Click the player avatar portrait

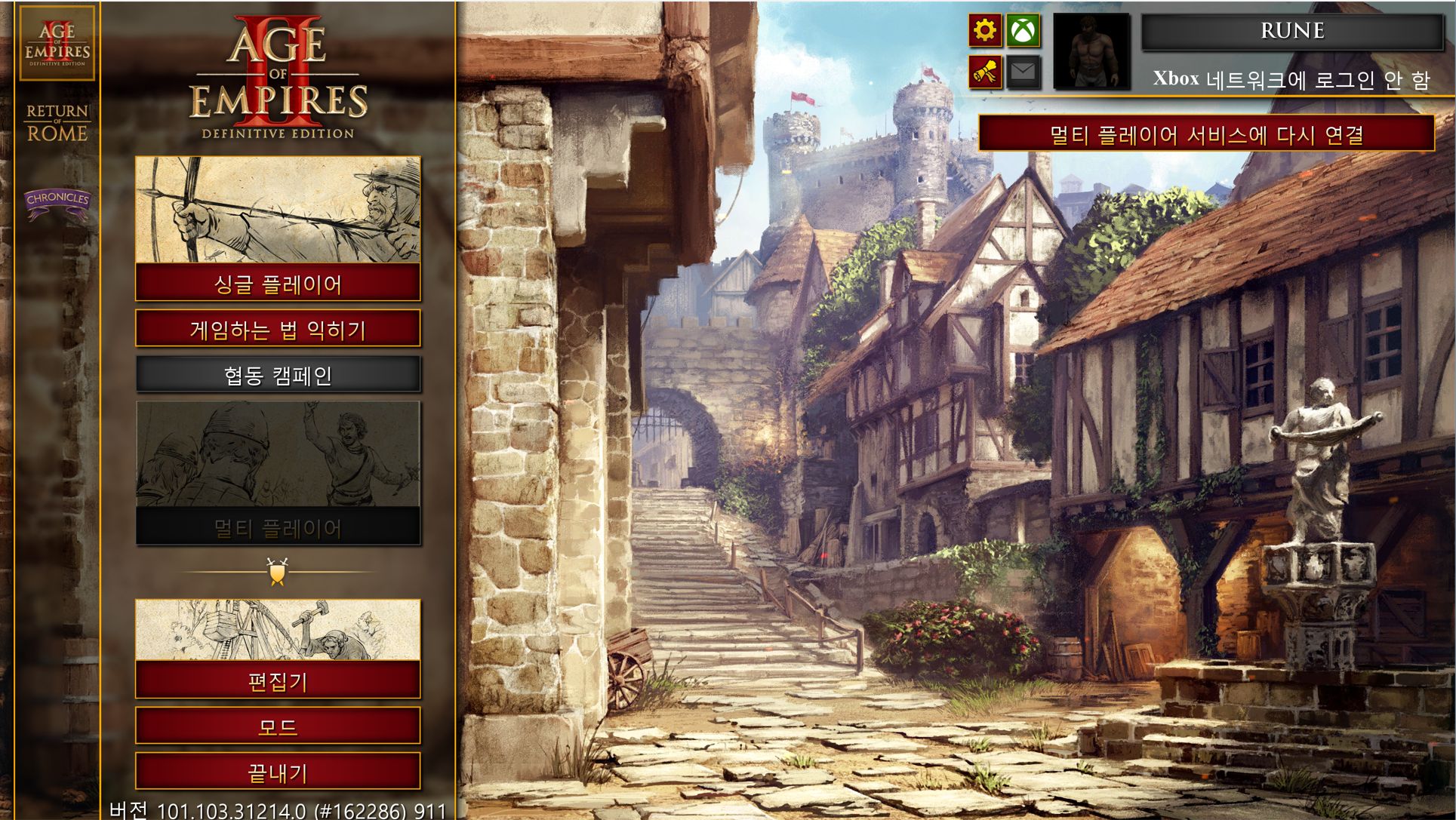pos(1091,51)
